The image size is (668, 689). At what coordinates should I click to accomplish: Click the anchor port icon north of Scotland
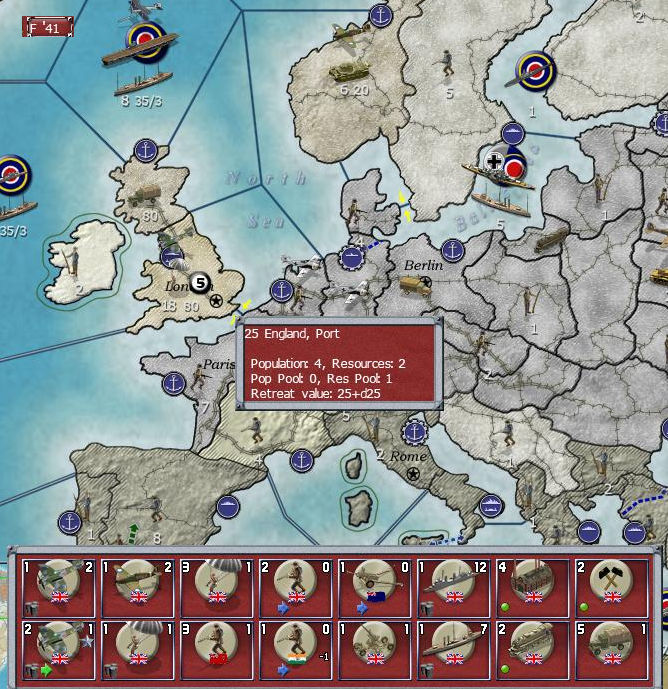point(147,151)
